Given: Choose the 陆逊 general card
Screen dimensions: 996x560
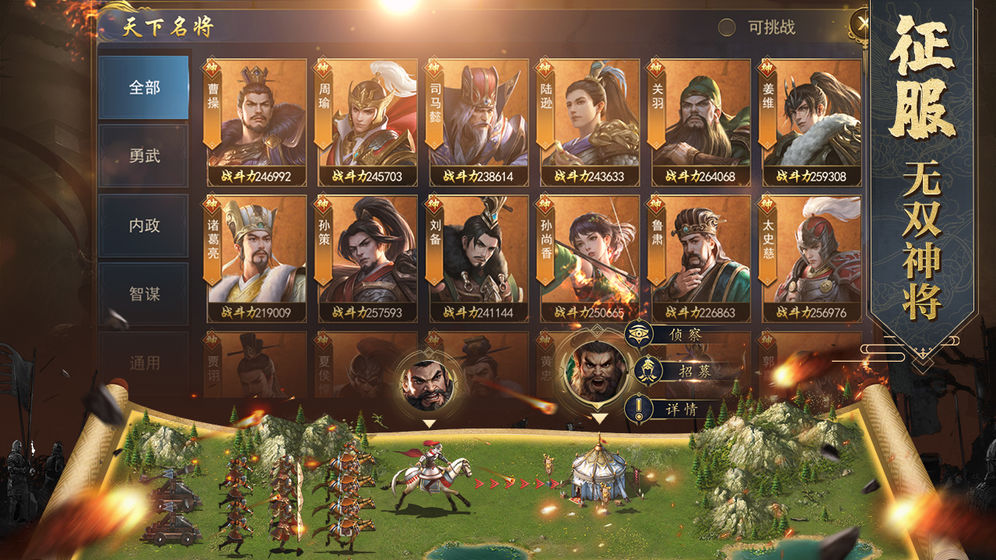Looking at the screenshot, I should coord(589,122).
